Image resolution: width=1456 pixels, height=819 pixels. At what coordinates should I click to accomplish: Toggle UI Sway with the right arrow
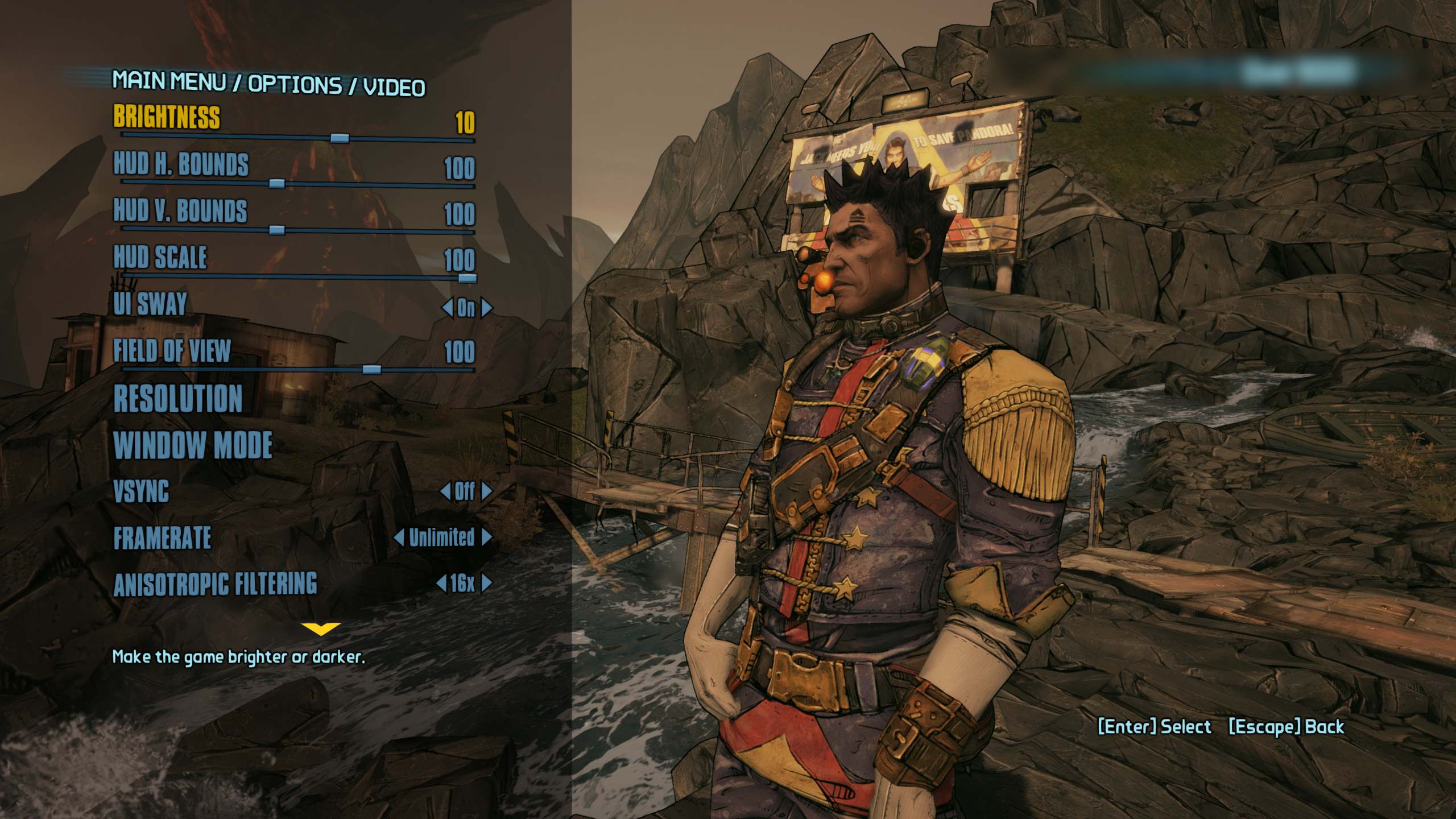tap(486, 308)
